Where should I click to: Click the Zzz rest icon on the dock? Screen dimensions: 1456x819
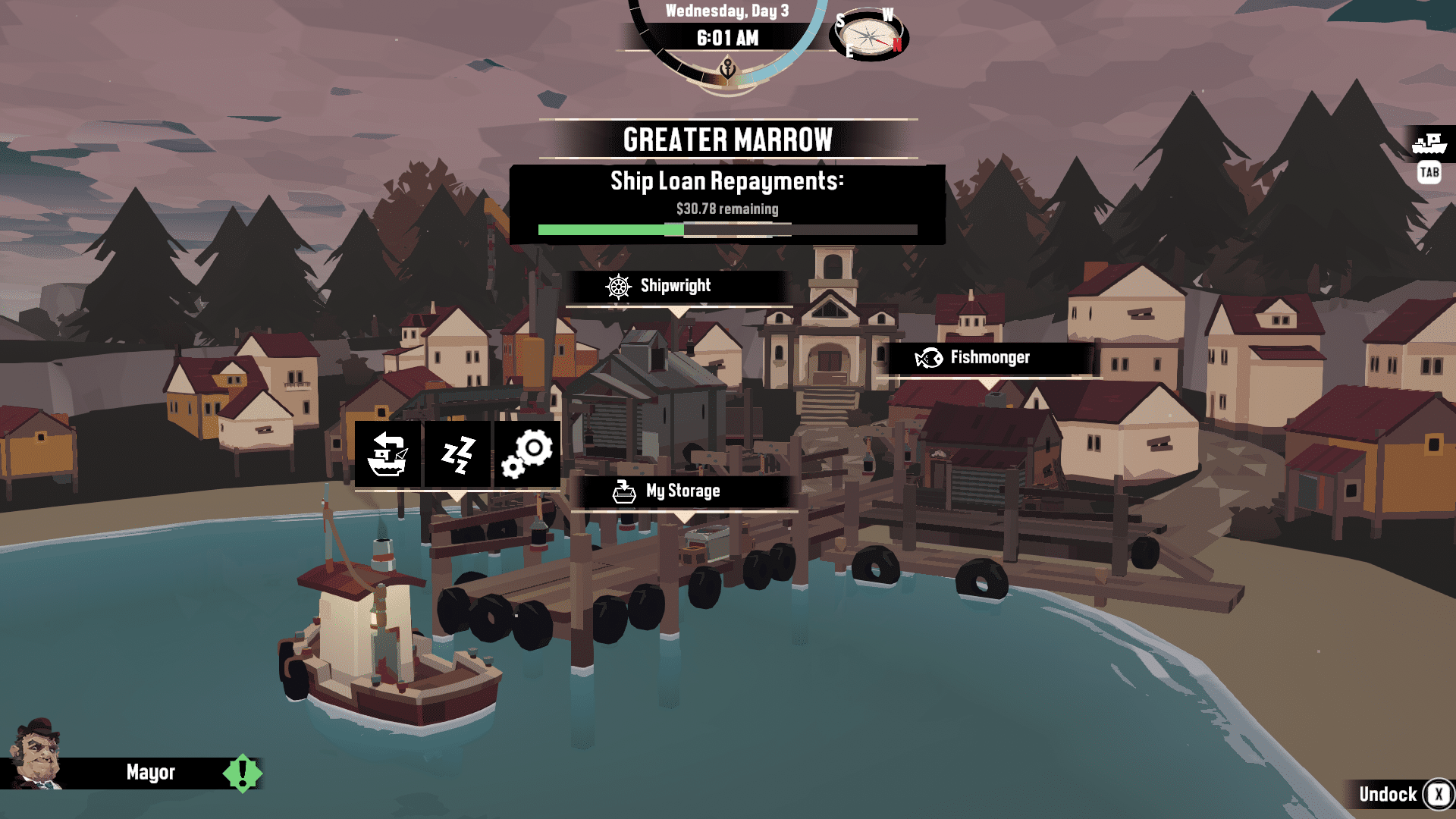[457, 453]
